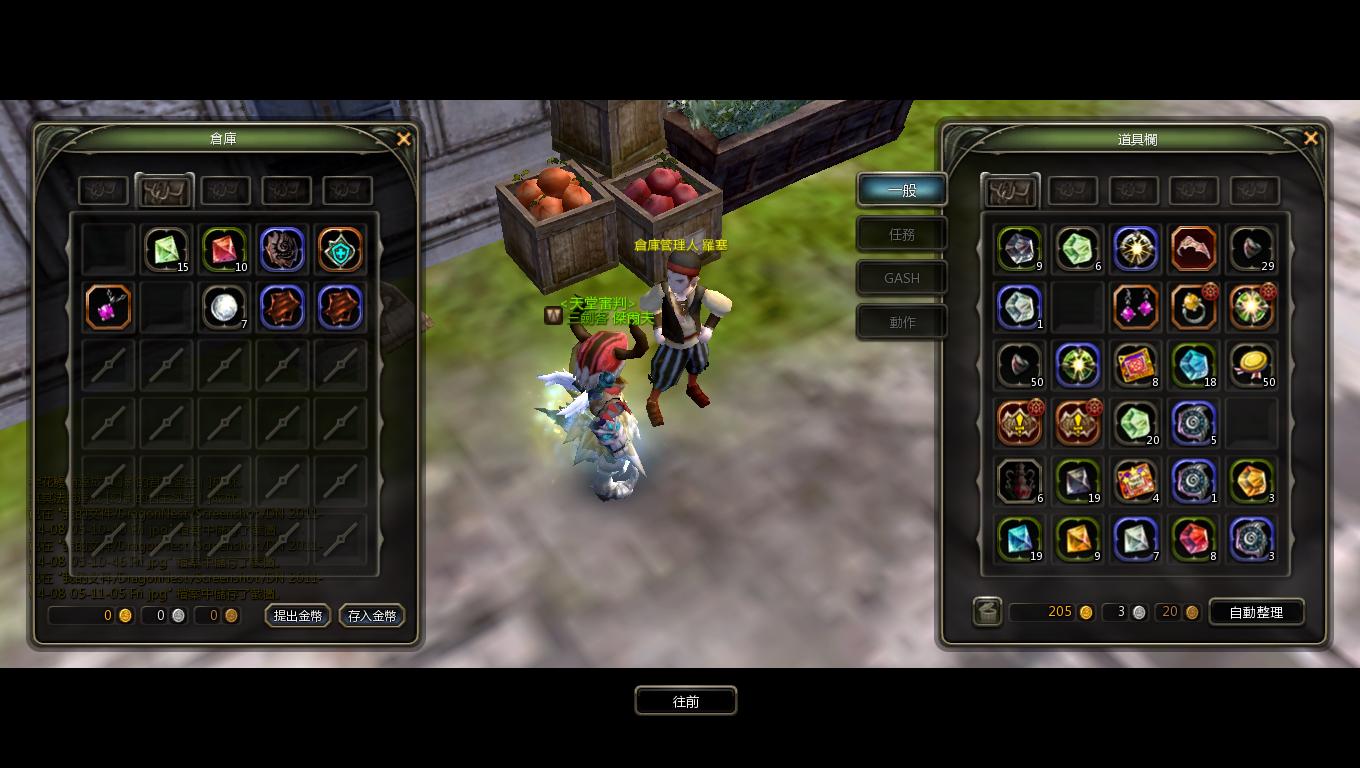Image resolution: width=1360 pixels, height=768 pixels.
Task: Pick the pink earrings item in inventory
Action: point(1135,307)
